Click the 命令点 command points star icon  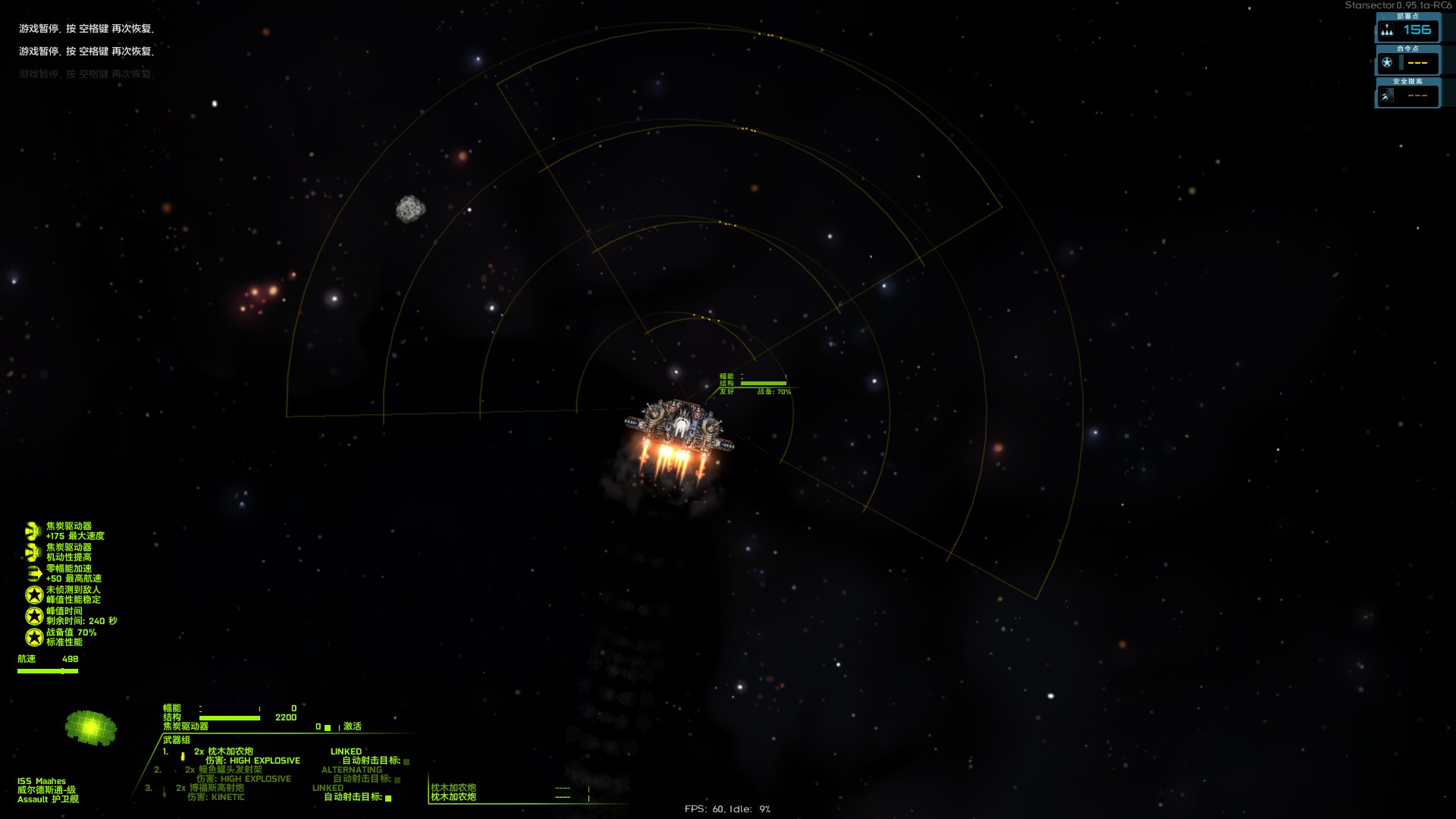[1387, 63]
